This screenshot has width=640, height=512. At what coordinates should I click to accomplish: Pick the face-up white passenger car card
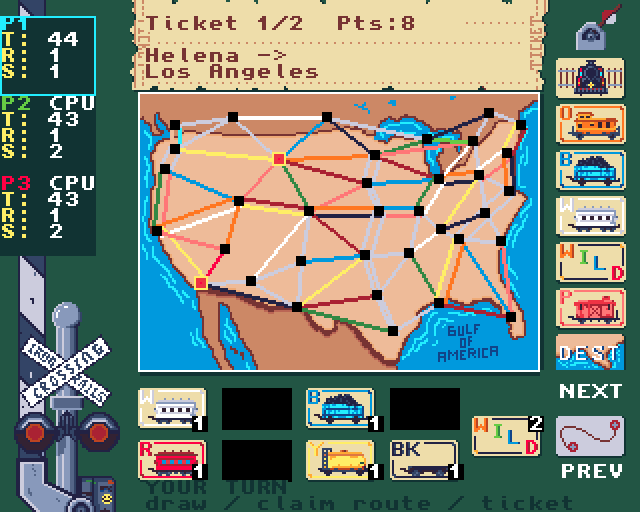(590, 215)
